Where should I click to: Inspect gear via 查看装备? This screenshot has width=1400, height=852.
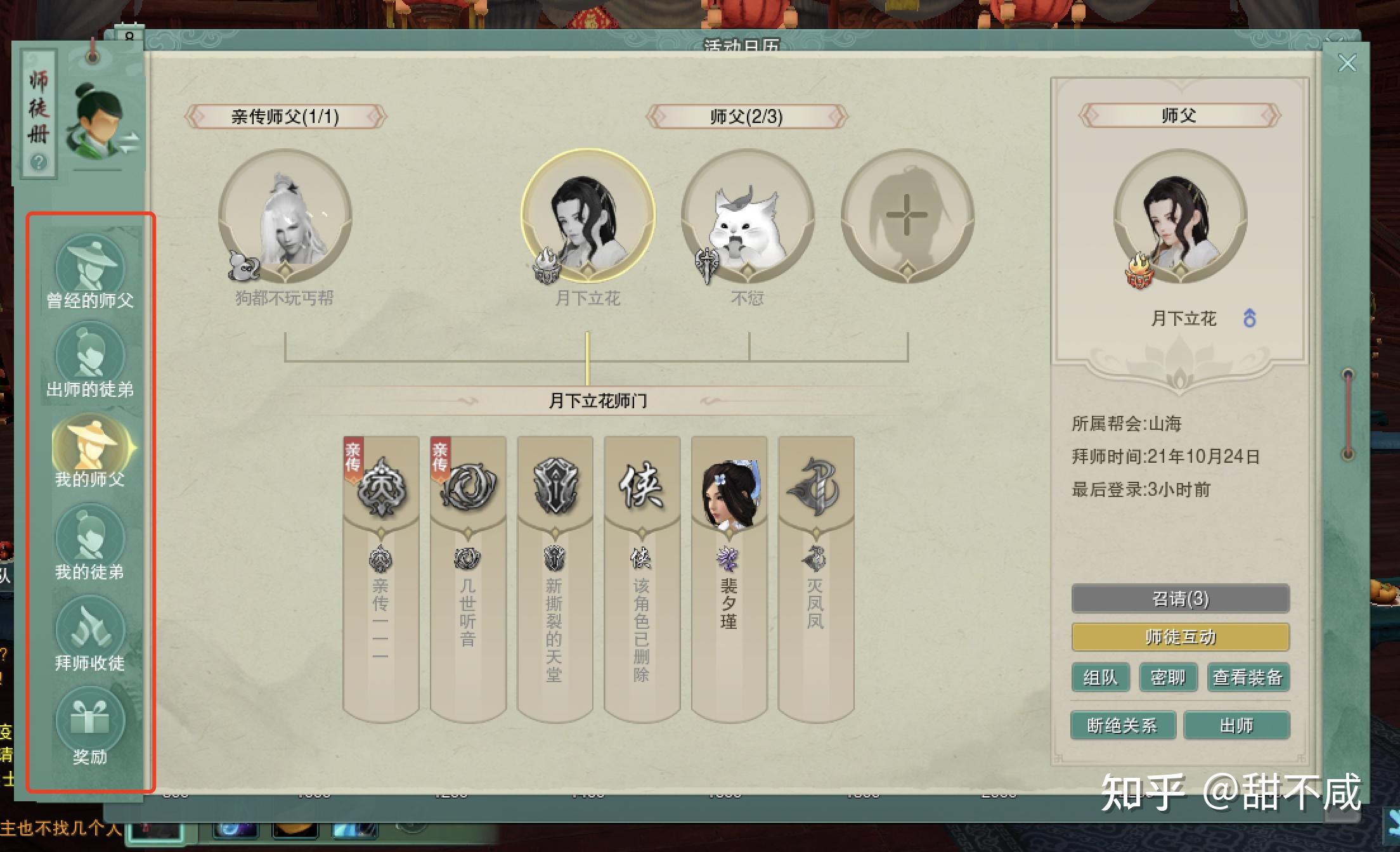[x=1248, y=677]
